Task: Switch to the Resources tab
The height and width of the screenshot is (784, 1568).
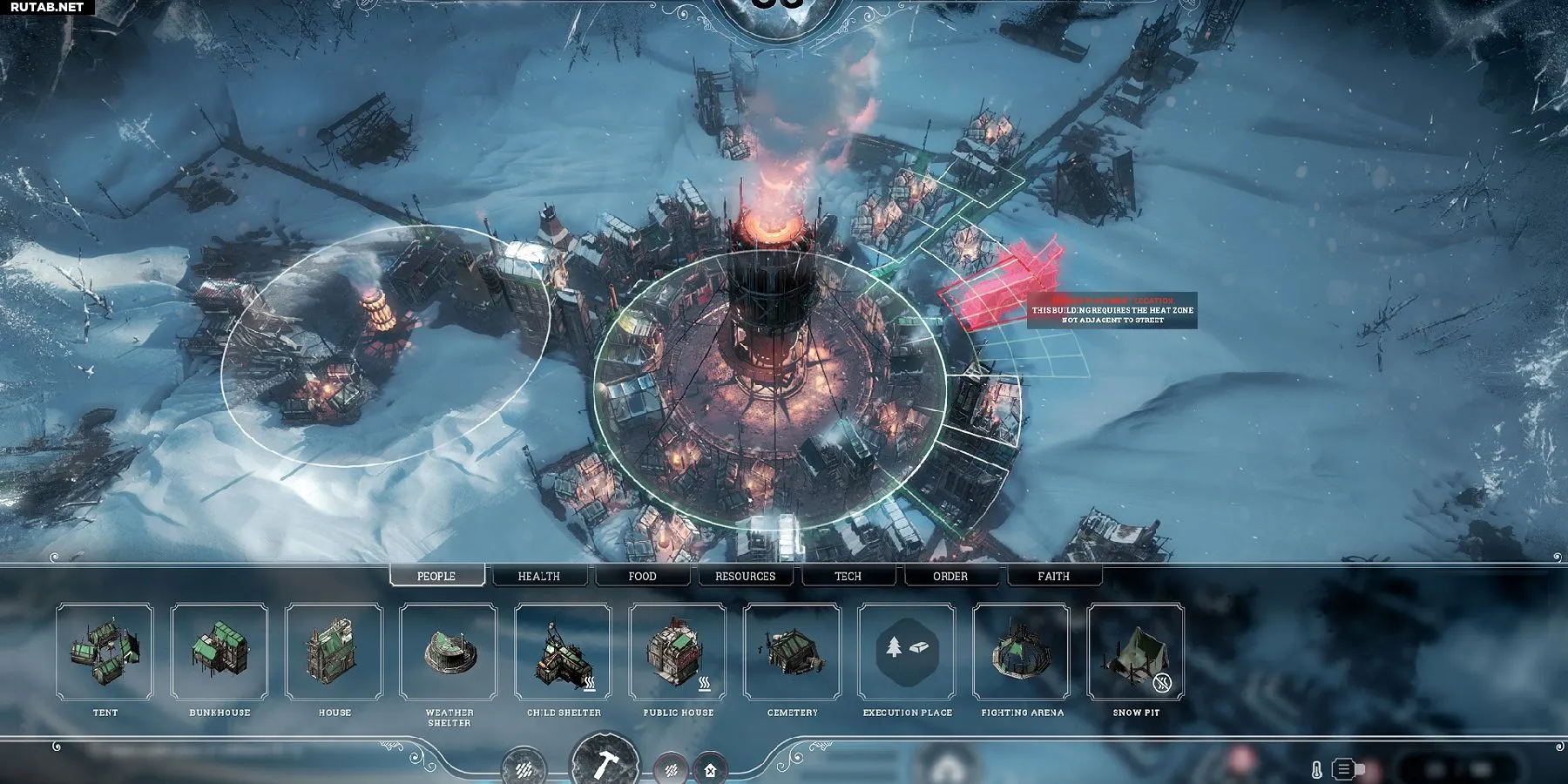Action: pyautogui.click(x=745, y=576)
